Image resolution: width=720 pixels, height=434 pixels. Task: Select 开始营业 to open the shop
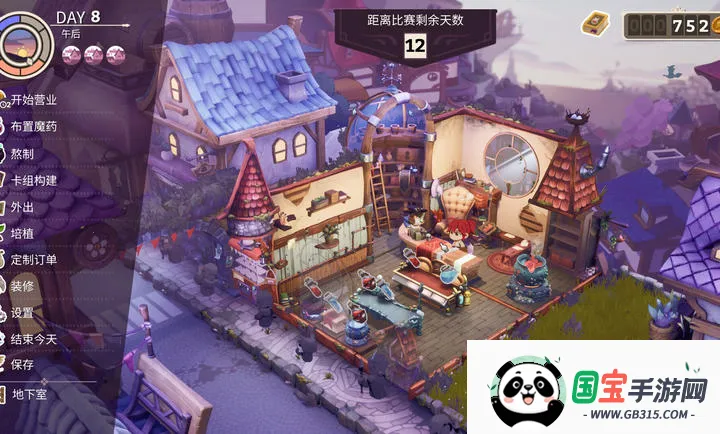33,100
